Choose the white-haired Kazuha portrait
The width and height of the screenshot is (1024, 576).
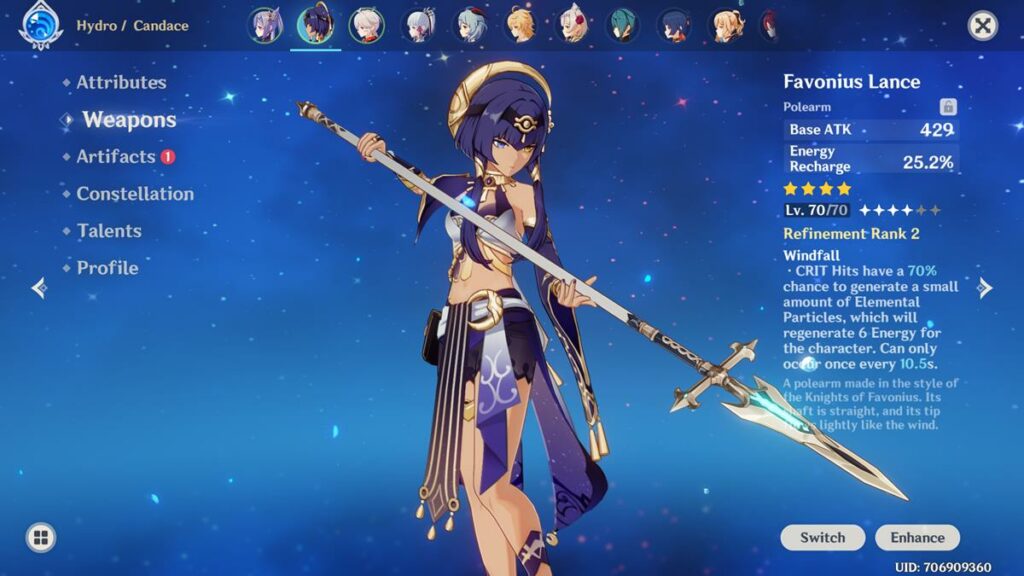[x=366, y=25]
